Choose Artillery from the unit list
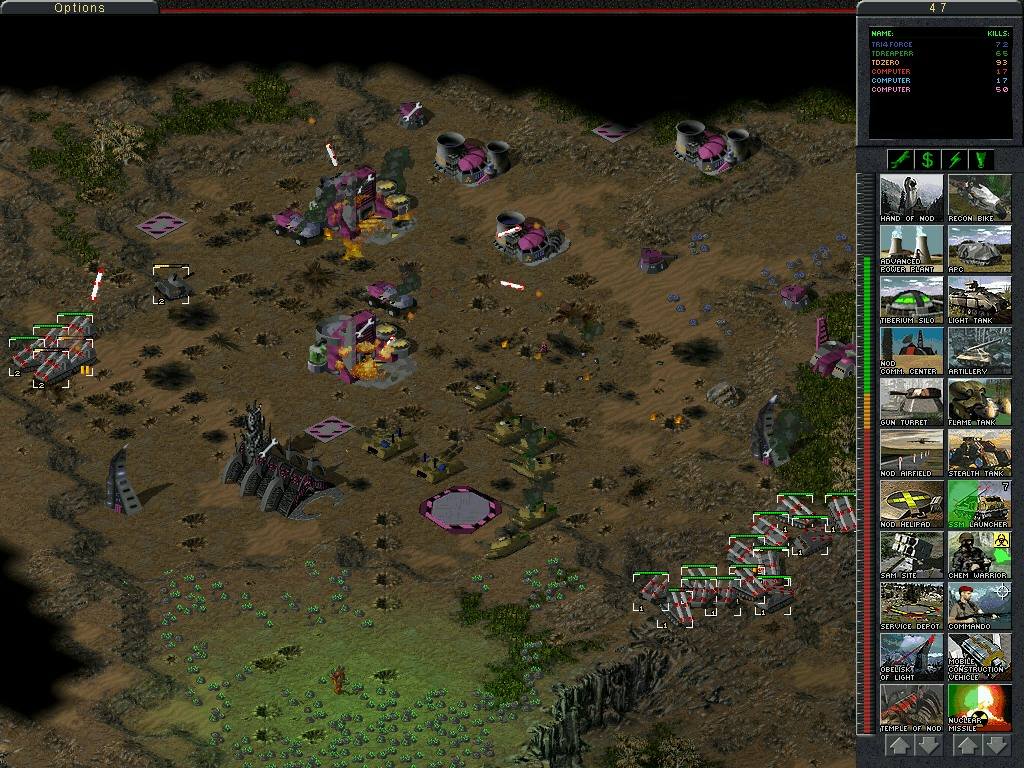 tap(979, 350)
